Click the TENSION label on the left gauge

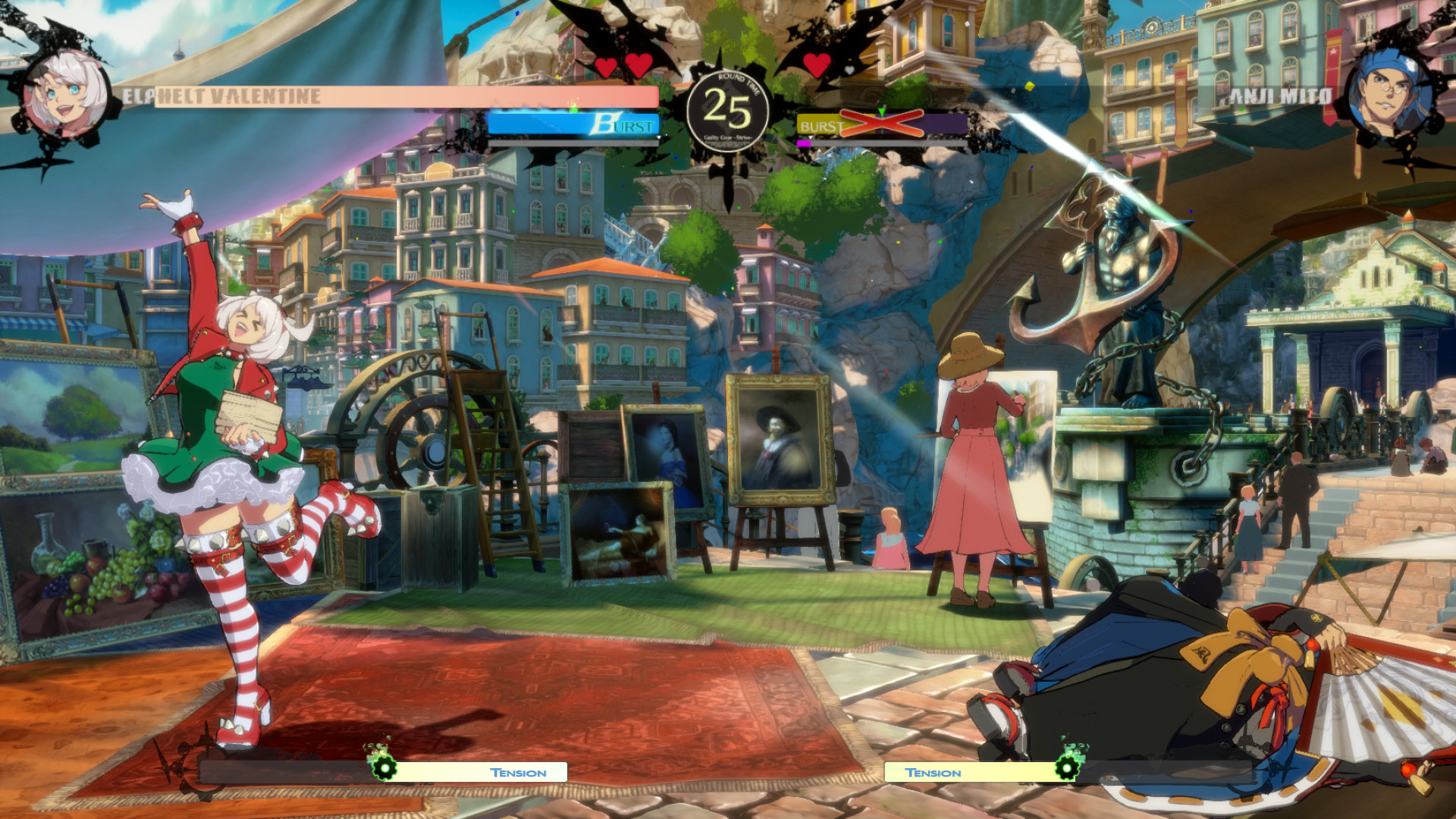point(517,773)
